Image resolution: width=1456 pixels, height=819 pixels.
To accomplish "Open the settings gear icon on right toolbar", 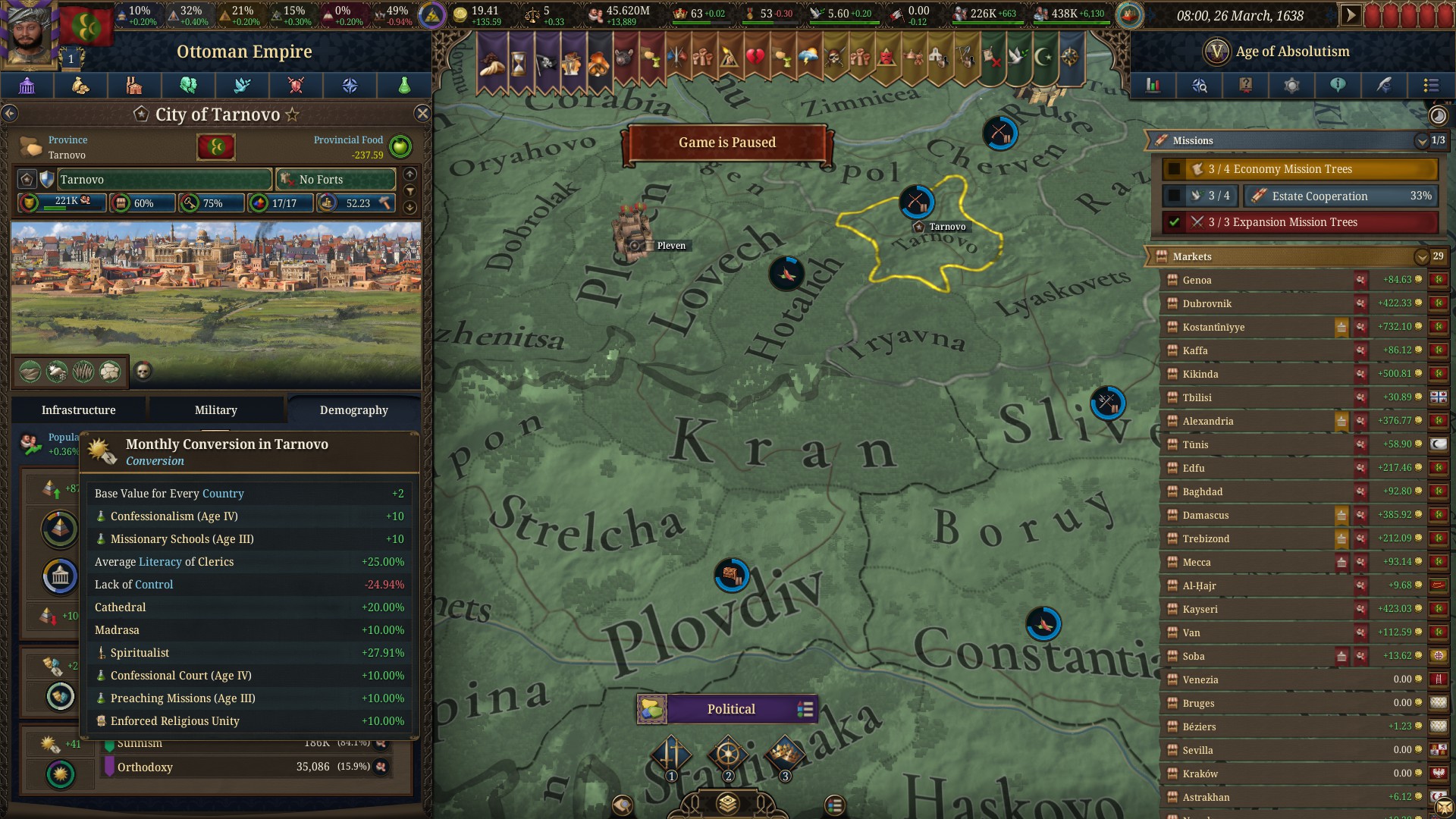I will 1291,86.
